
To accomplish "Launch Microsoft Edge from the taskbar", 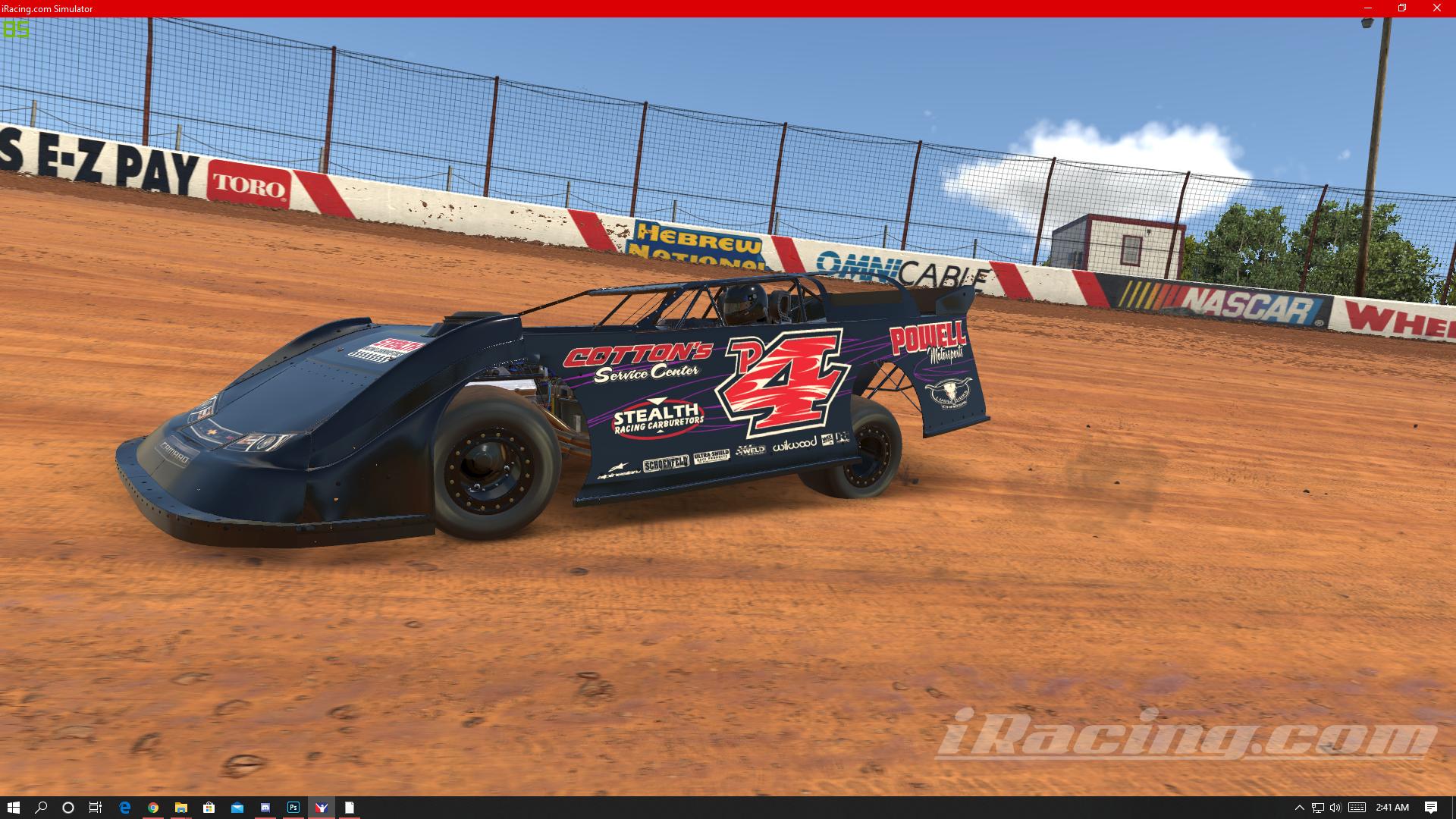I will click(124, 808).
